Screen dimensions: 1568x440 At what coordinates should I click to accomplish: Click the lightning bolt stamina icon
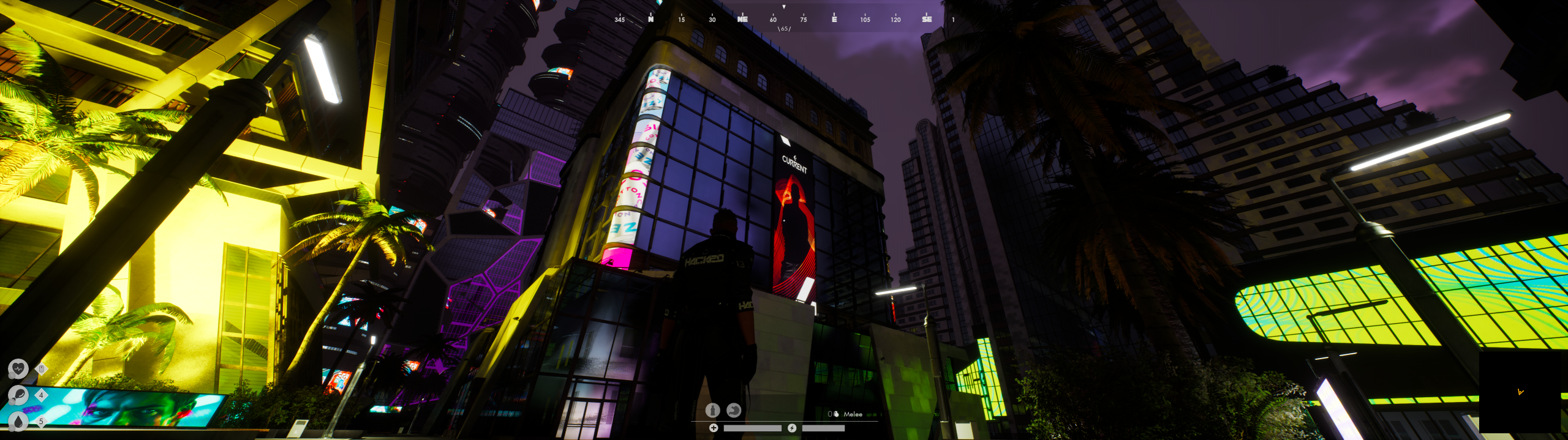(x=792, y=428)
